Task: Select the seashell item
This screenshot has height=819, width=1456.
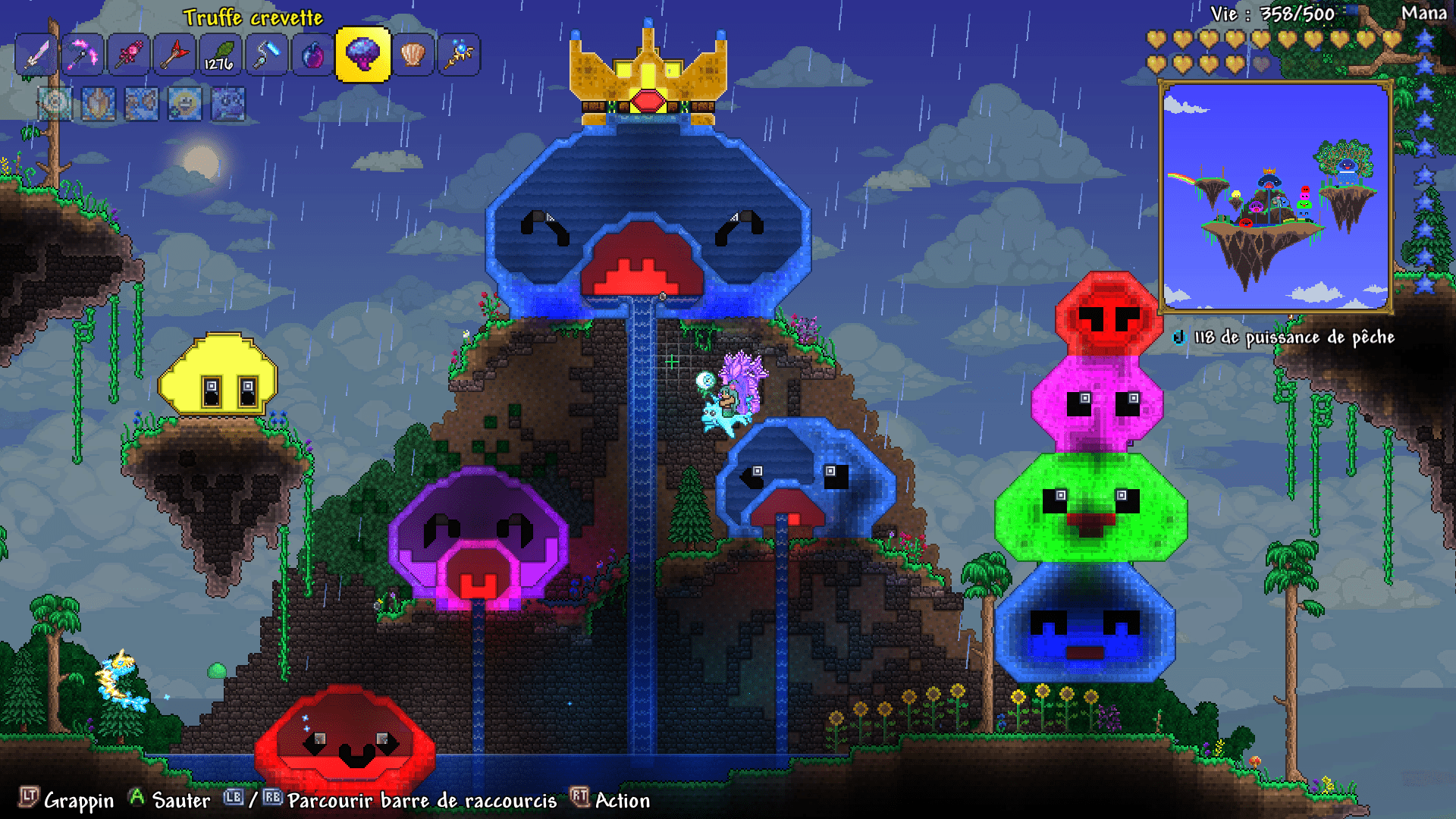Action: tap(412, 54)
